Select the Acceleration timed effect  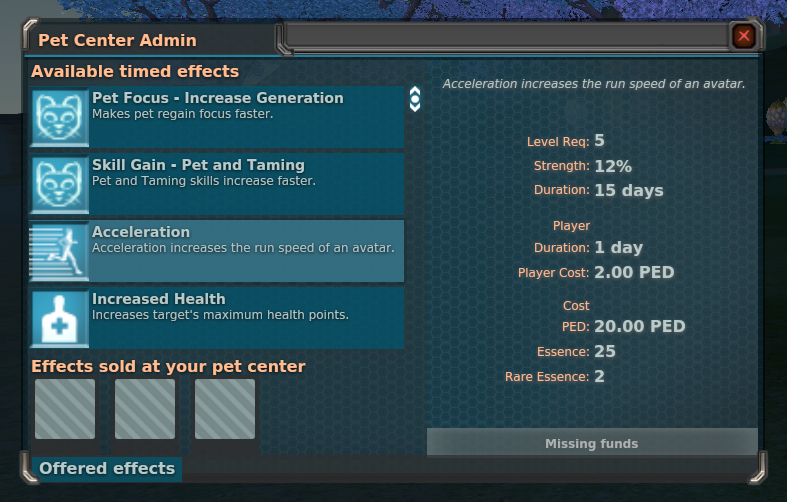[x=217, y=251]
